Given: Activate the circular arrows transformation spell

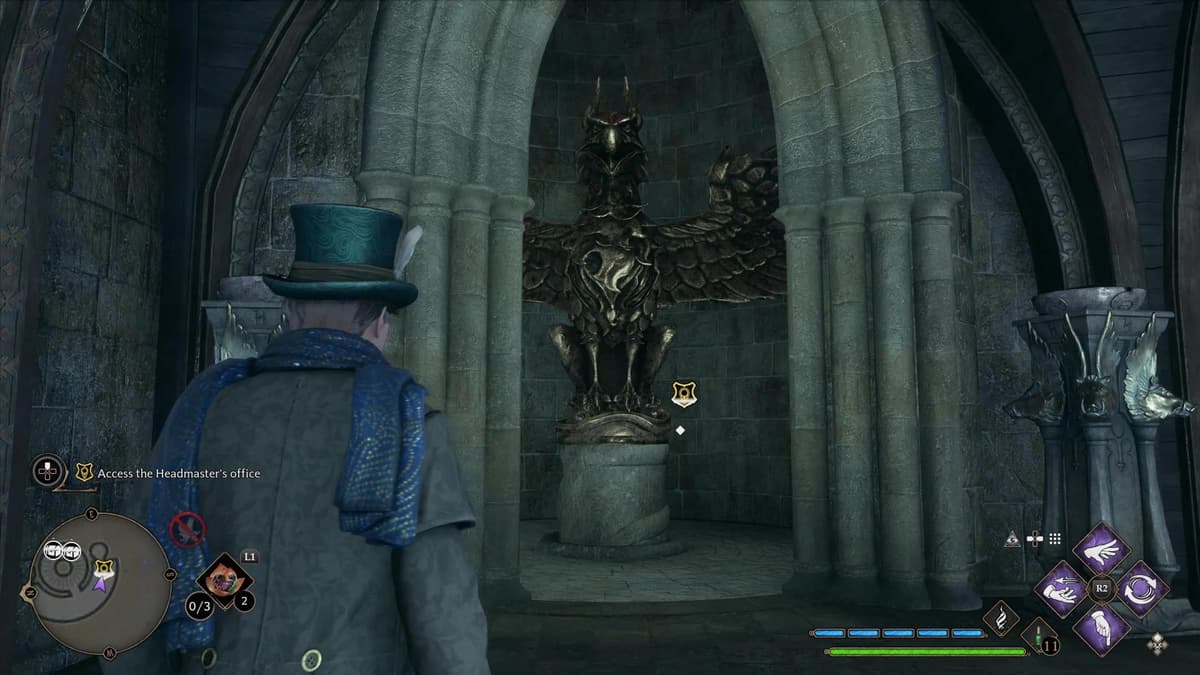Looking at the screenshot, I should click(1140, 588).
